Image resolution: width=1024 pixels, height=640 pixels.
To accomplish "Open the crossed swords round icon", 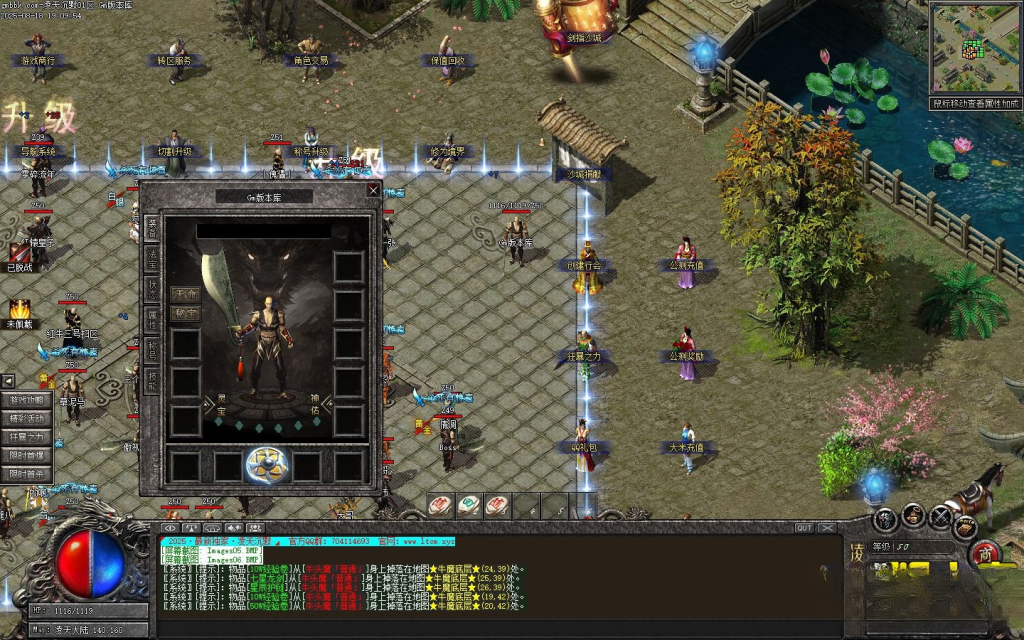I will tap(940, 517).
